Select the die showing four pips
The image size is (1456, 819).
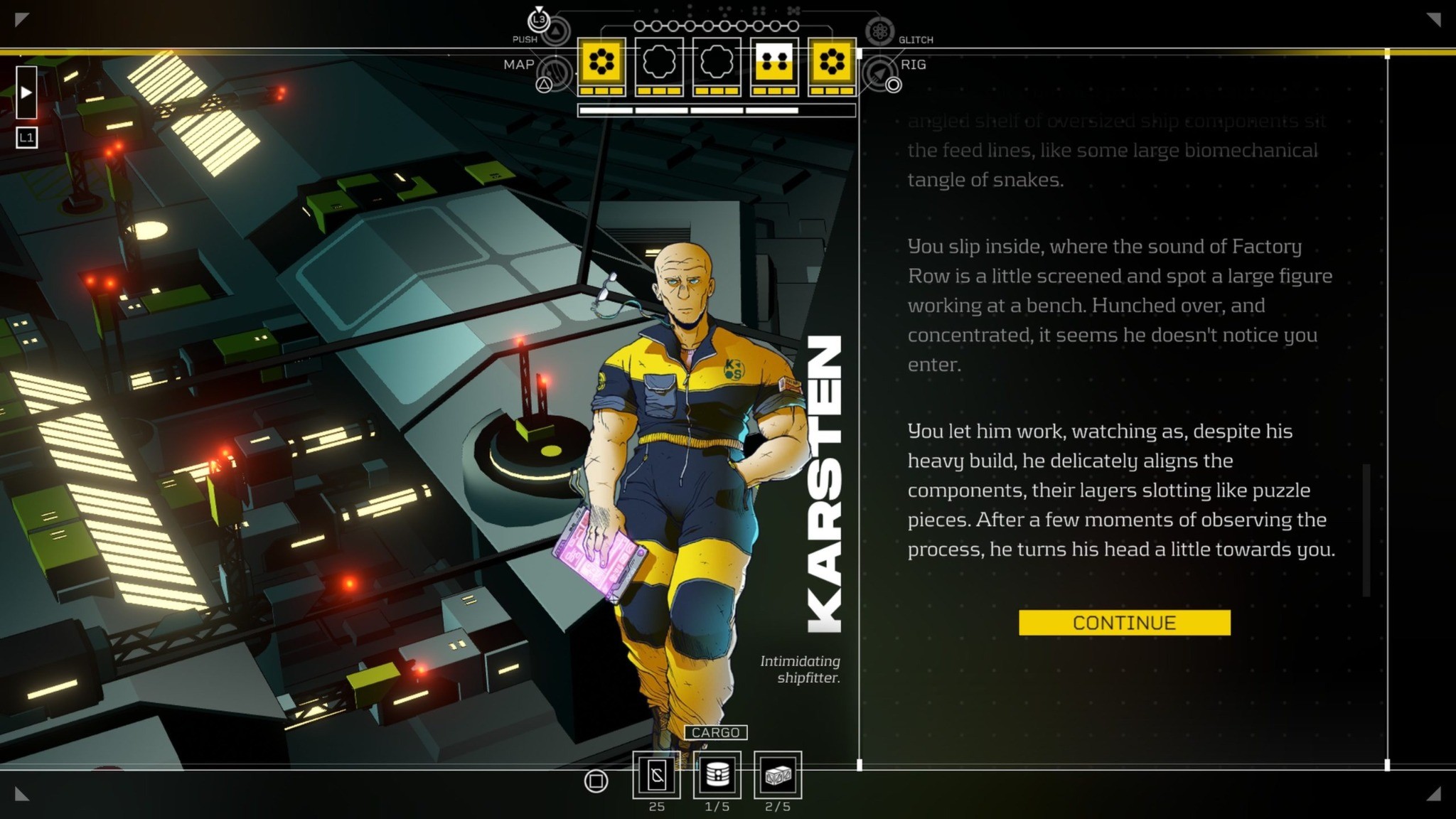click(774, 63)
